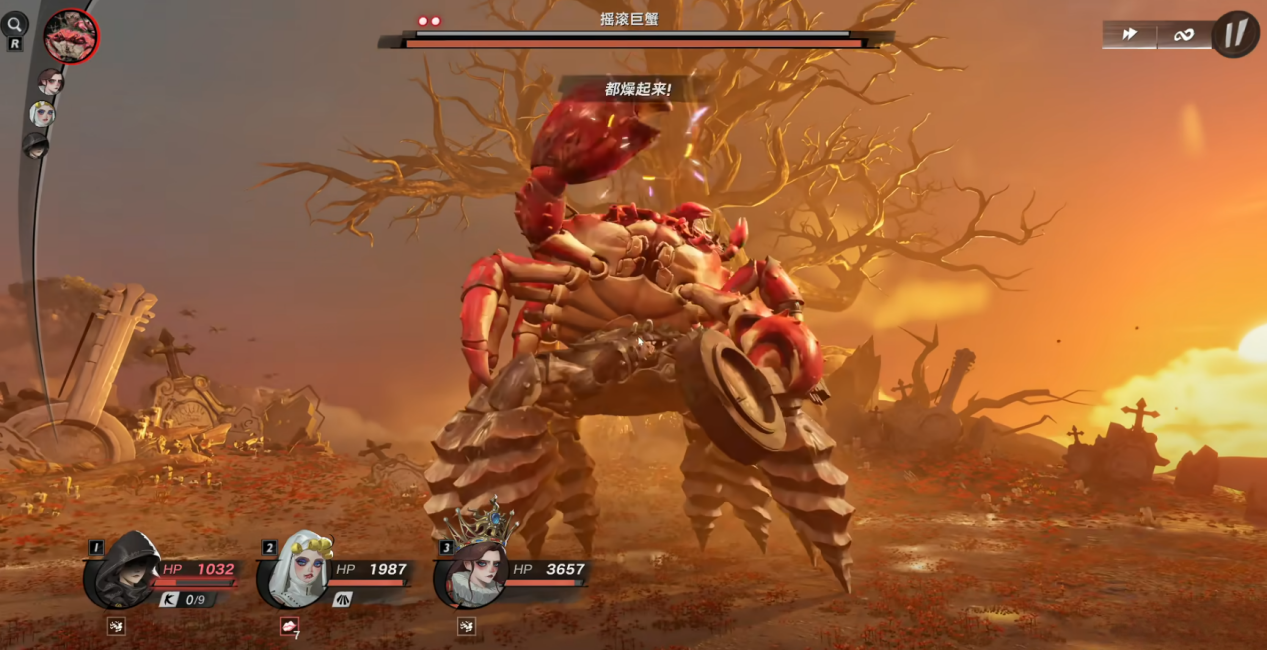Open the magnifier inspect button
Image resolution: width=1267 pixels, height=650 pixels.
click(15, 25)
